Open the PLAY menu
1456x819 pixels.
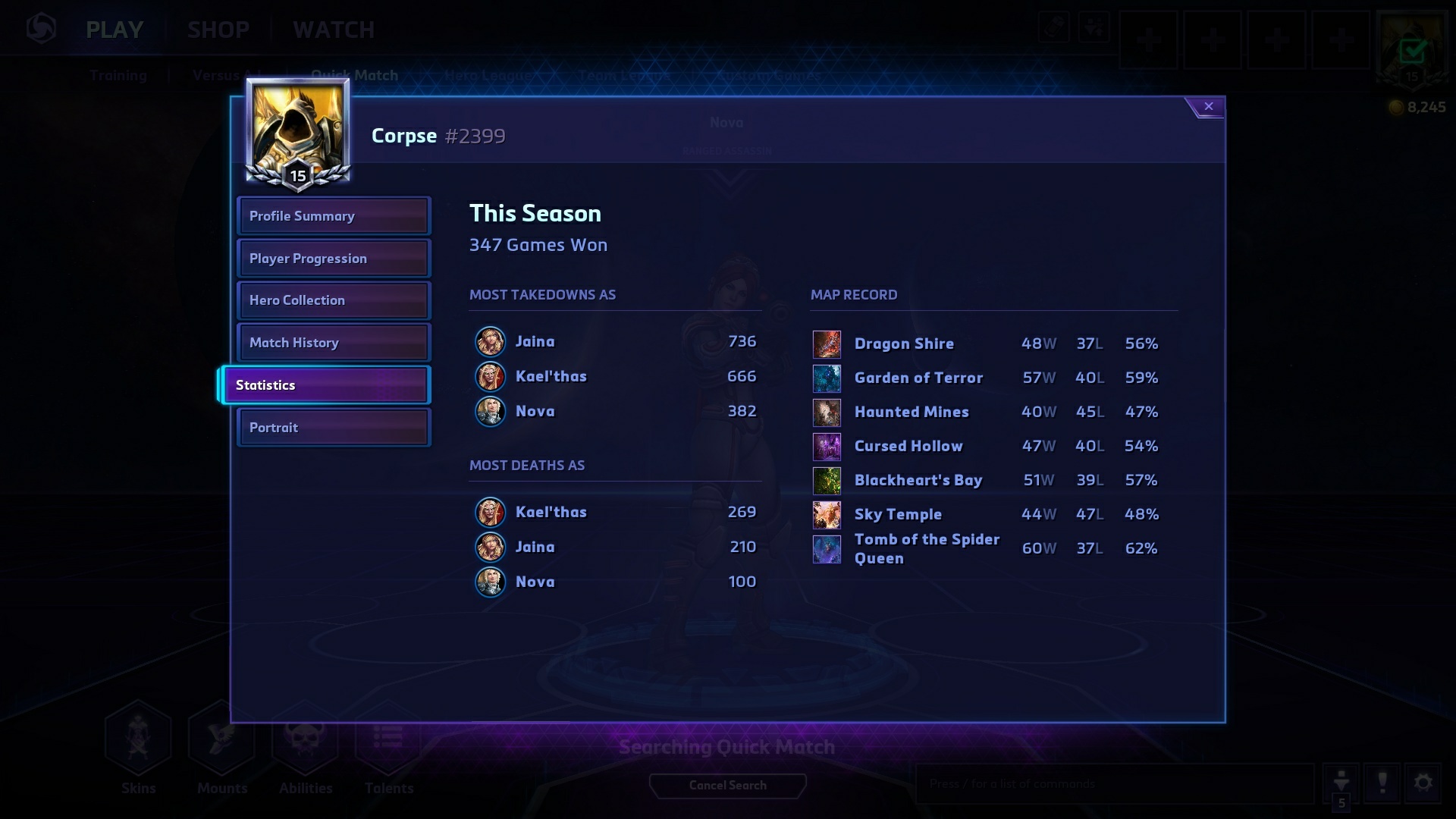coord(115,30)
